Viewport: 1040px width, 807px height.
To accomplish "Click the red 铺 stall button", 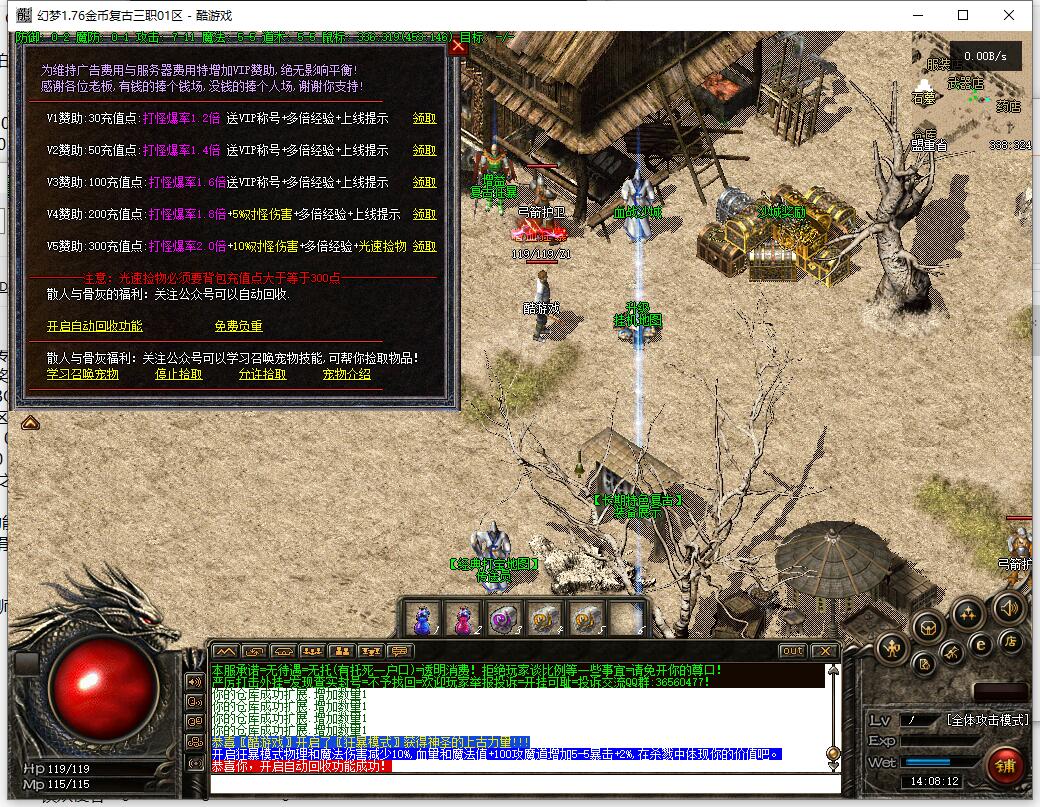I will tap(1006, 765).
